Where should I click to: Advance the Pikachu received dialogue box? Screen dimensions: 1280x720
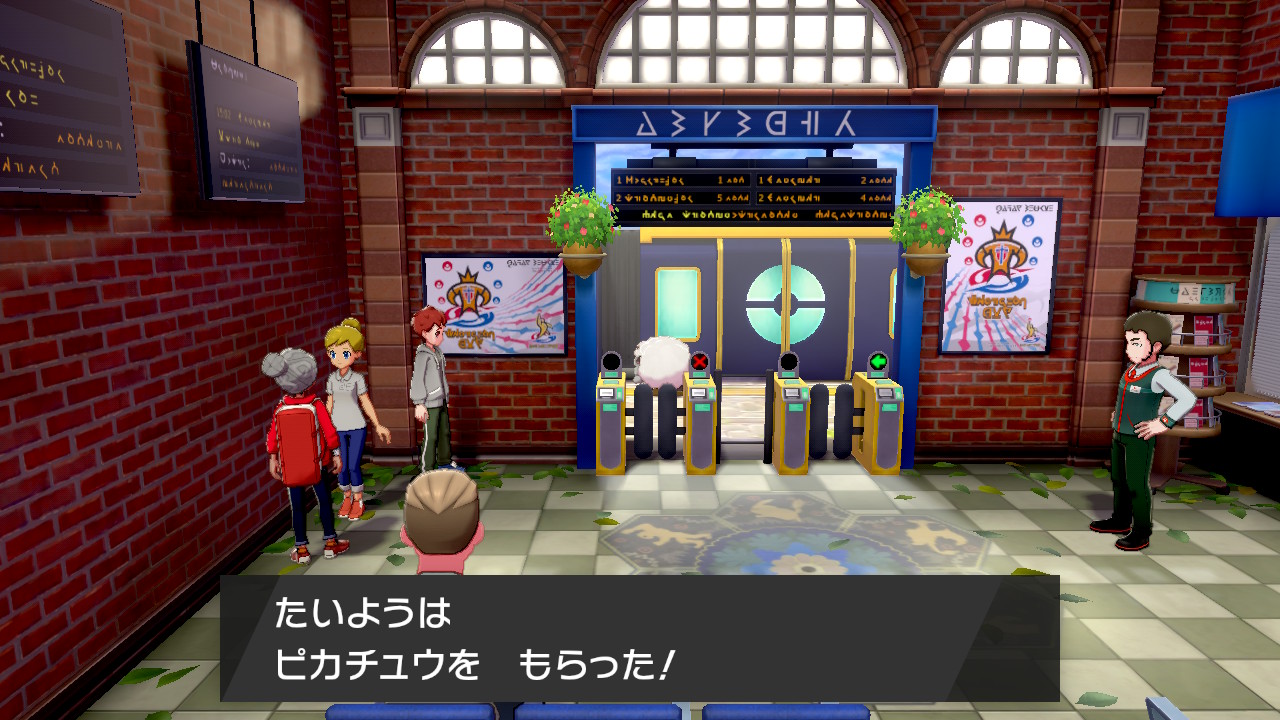(640, 638)
